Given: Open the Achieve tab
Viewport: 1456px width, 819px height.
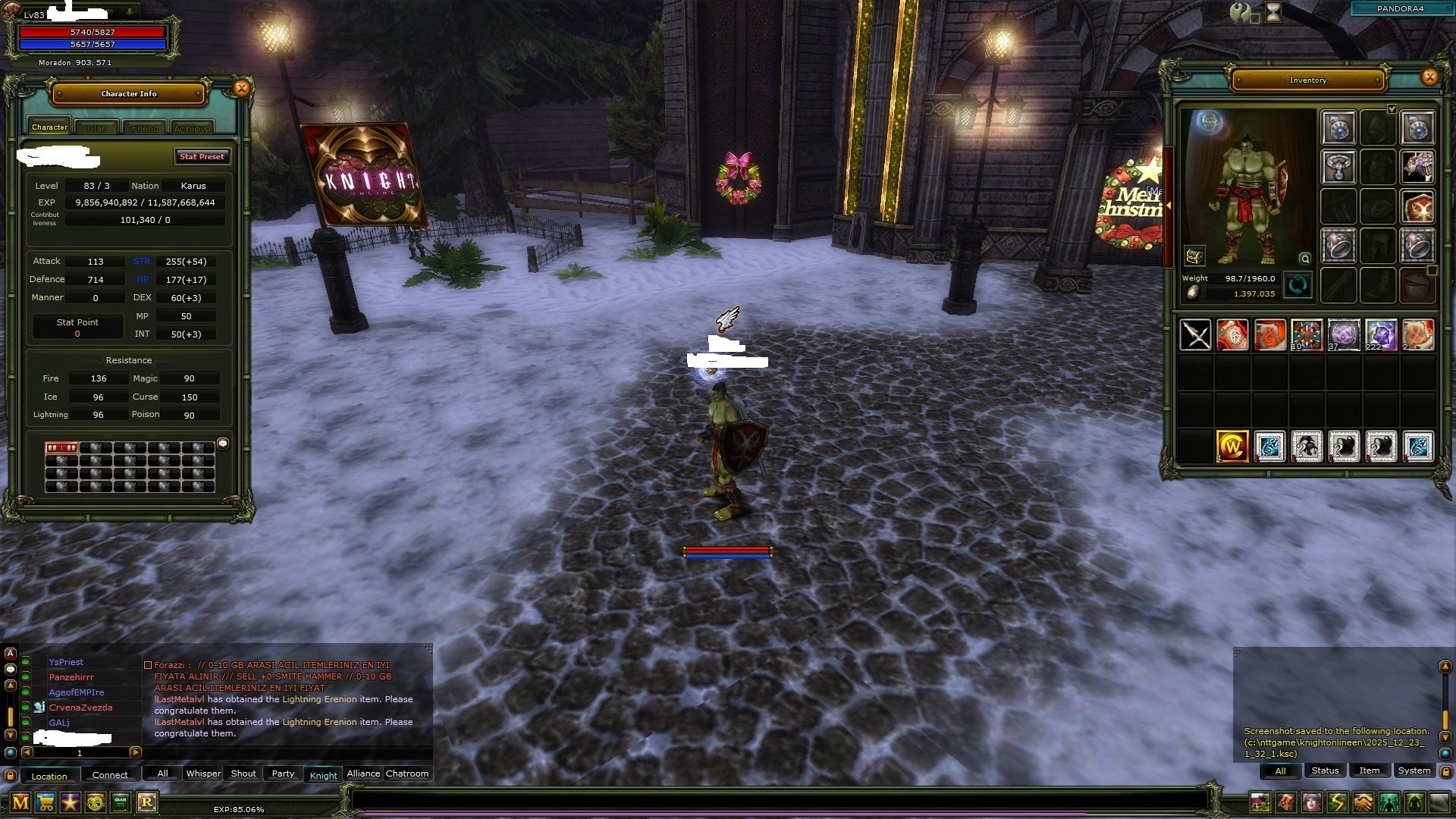Looking at the screenshot, I should click(192, 128).
